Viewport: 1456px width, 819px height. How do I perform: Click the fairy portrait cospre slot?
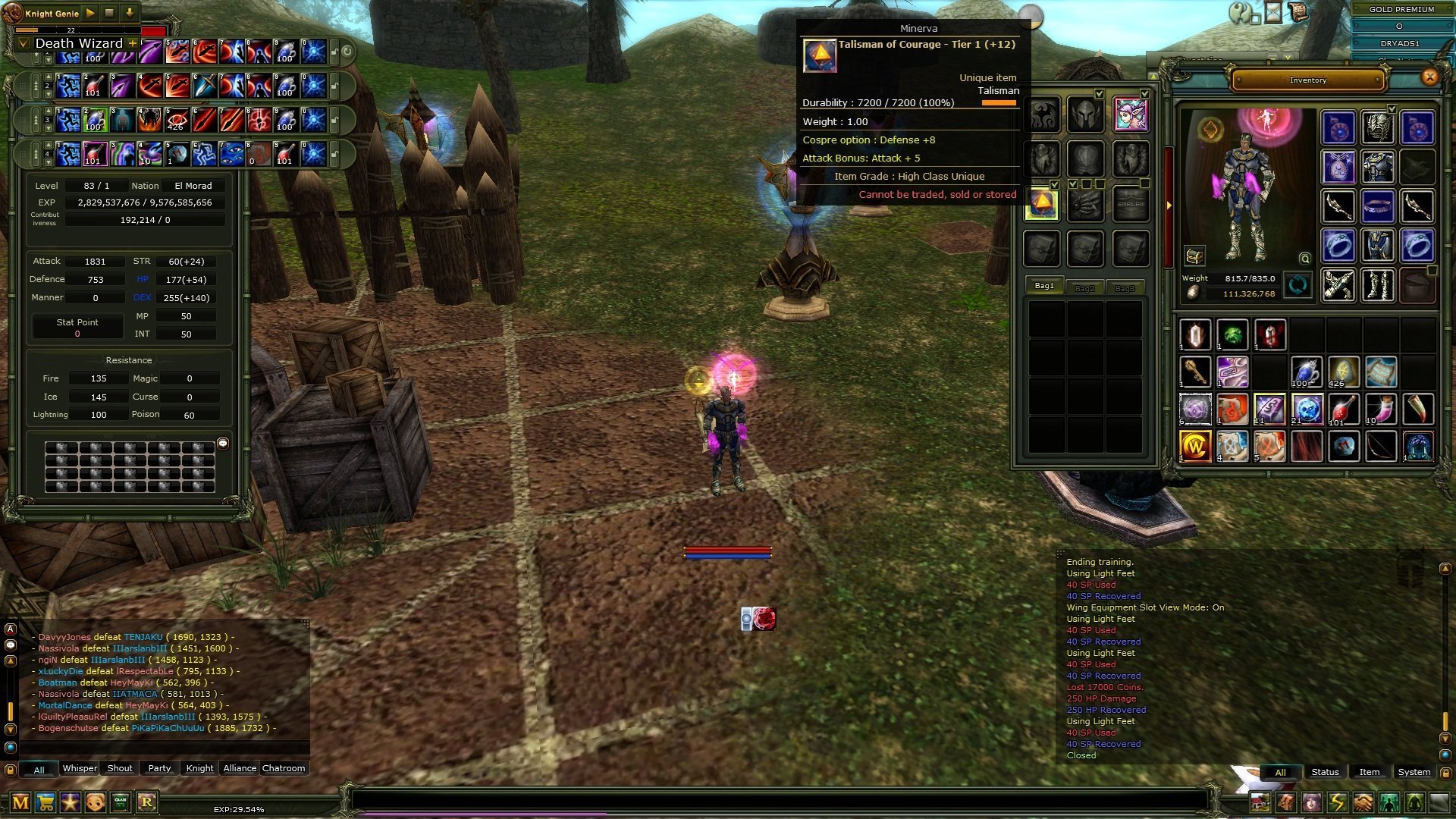[x=1130, y=115]
